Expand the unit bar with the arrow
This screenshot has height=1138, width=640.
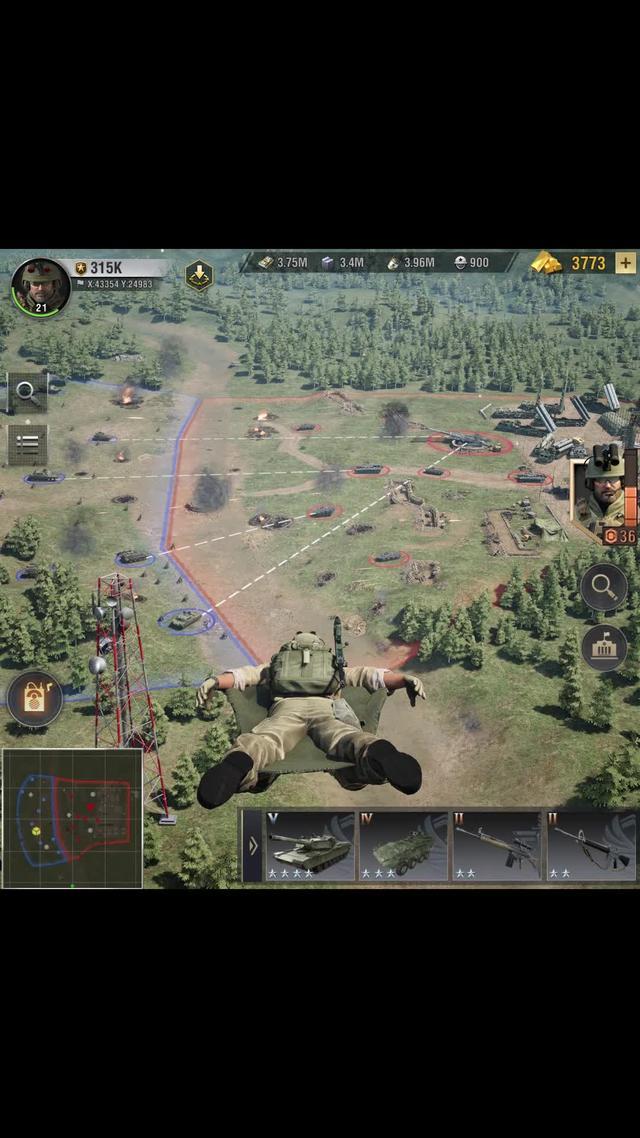click(x=252, y=845)
